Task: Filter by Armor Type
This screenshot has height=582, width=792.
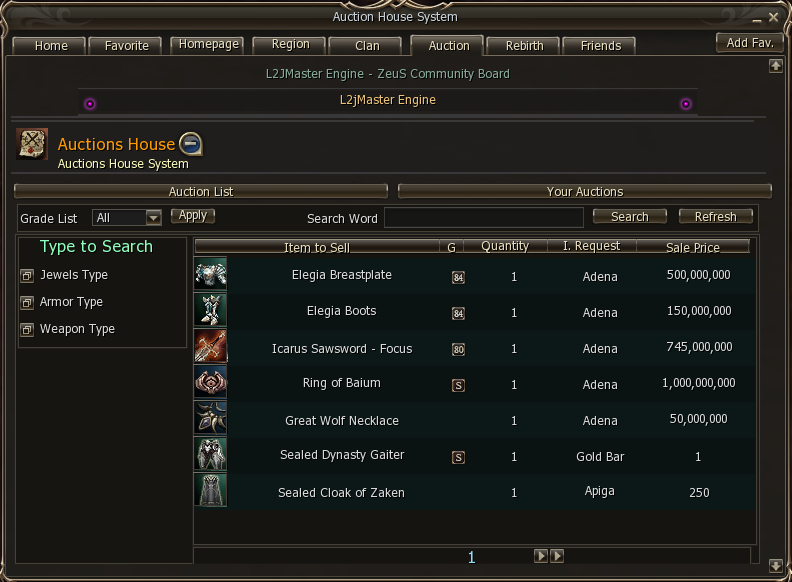Action: (71, 302)
